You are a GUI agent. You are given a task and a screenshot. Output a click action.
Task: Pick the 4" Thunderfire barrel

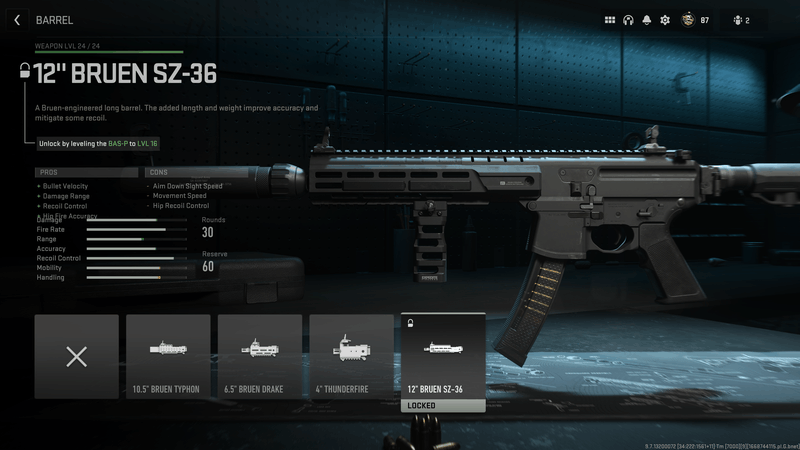(x=351, y=357)
